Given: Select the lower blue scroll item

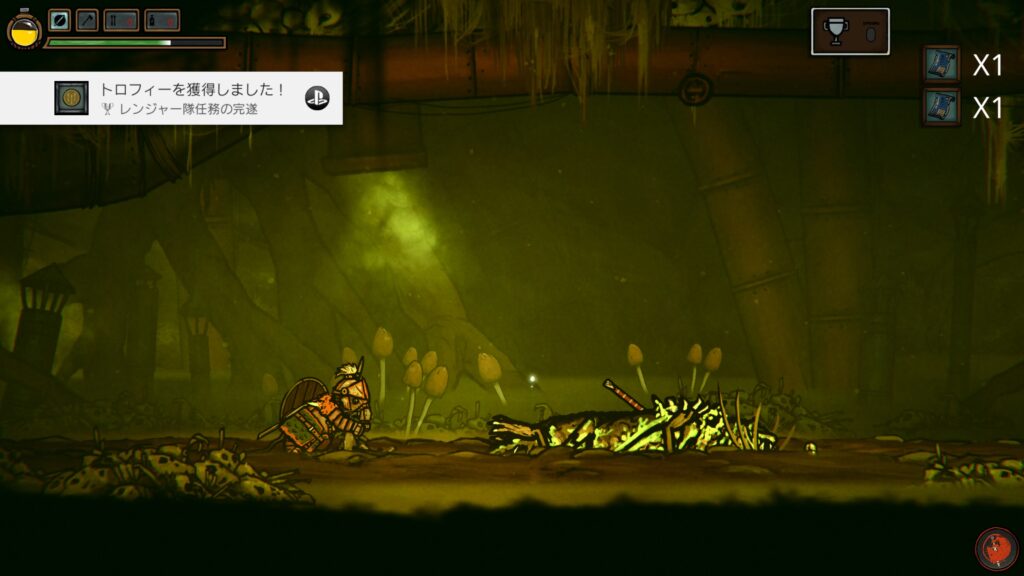Looking at the screenshot, I should pos(941,107).
